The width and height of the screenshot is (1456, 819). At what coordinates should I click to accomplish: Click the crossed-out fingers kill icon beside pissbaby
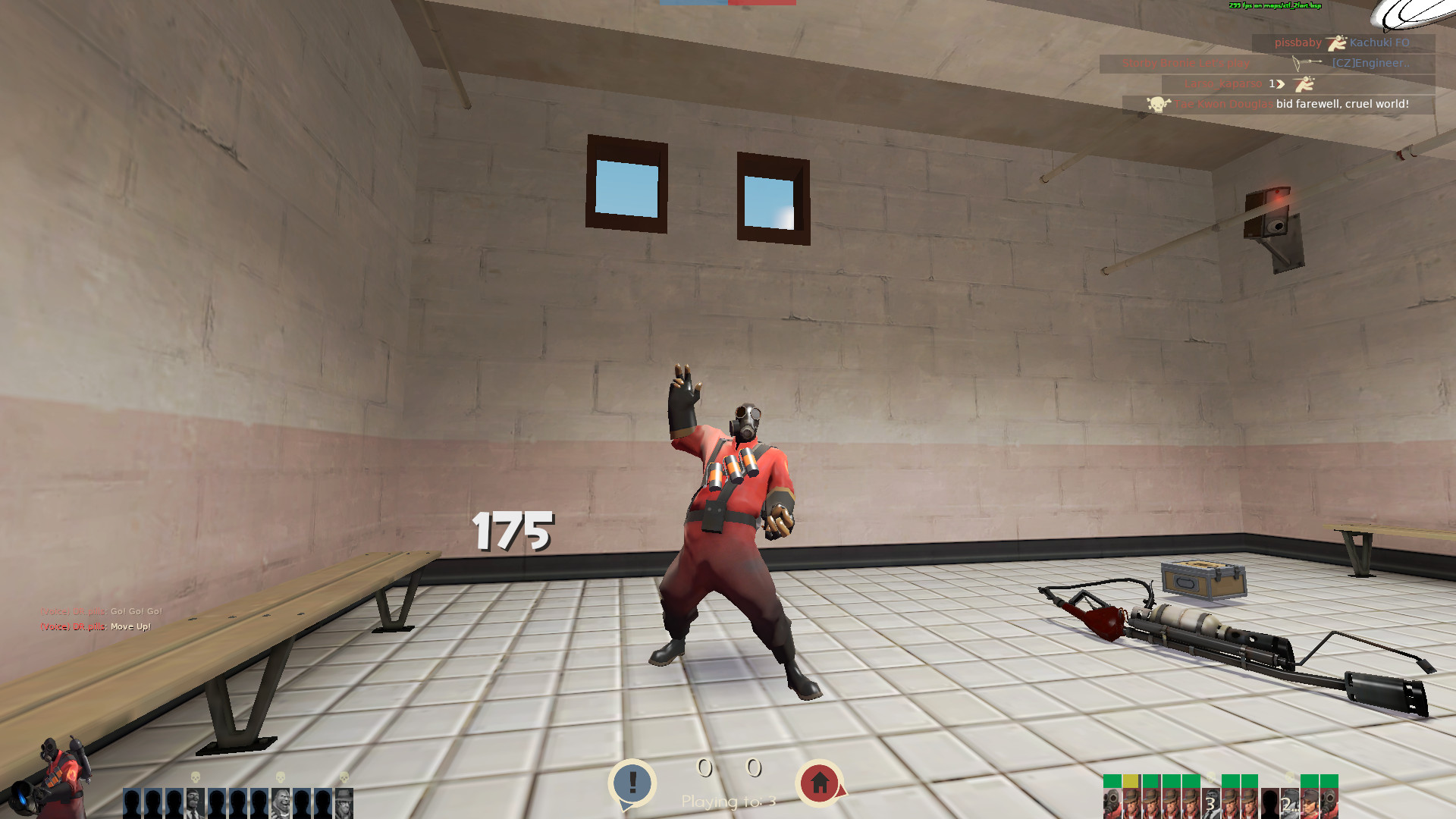click(1336, 42)
